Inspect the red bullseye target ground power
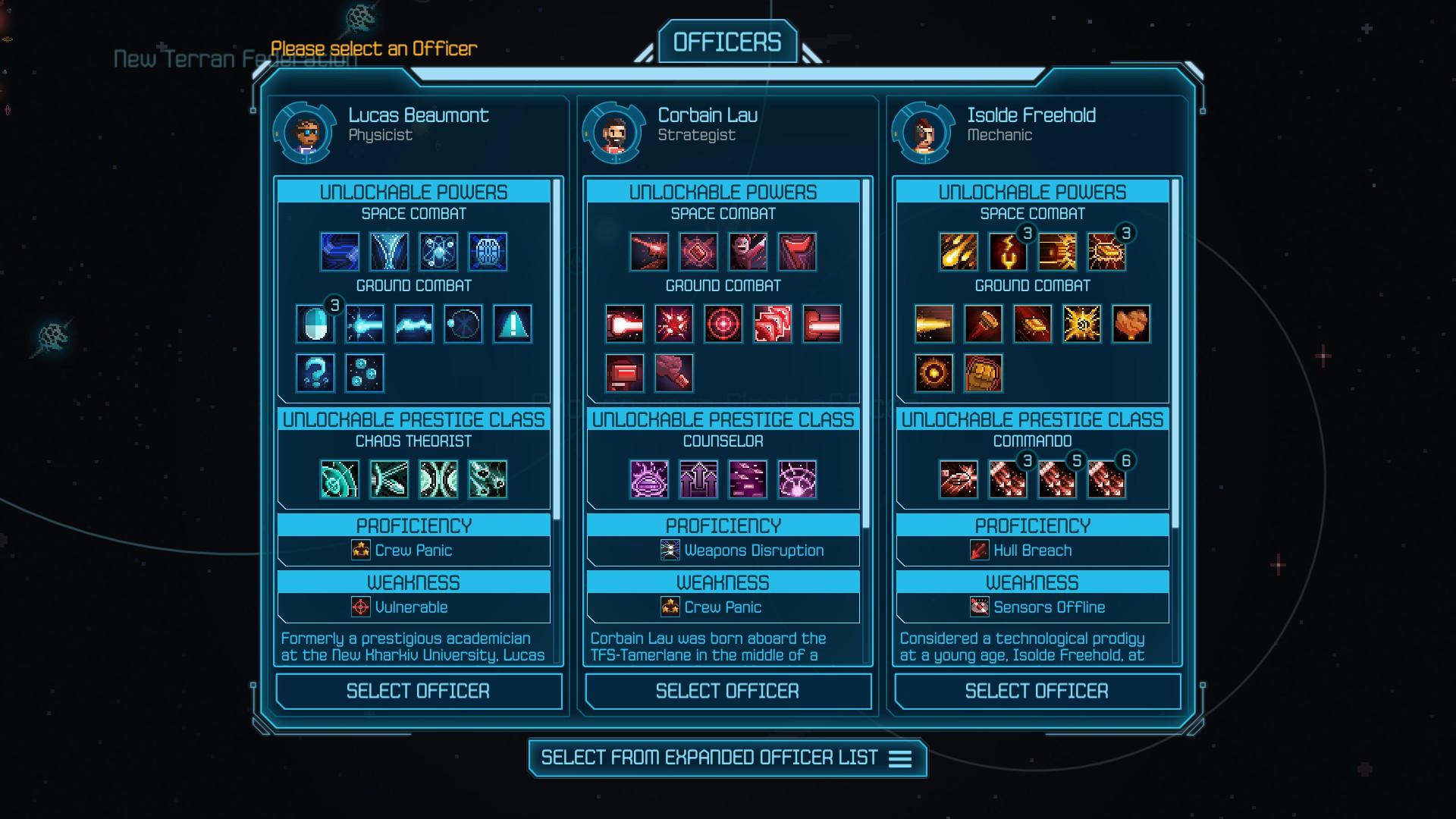Image resolution: width=1456 pixels, height=819 pixels. 723,324
